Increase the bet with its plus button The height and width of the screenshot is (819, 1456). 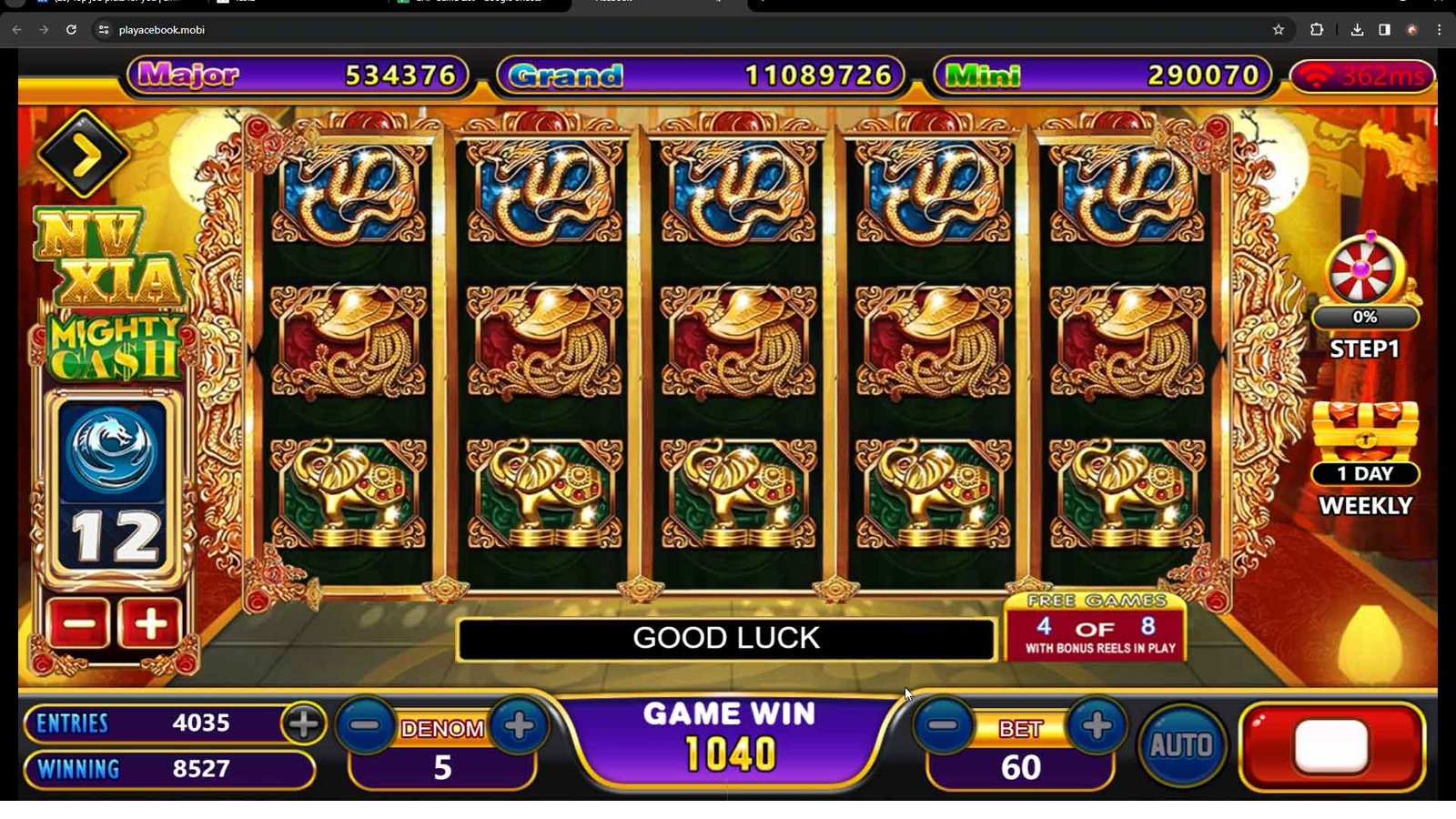1097,726
